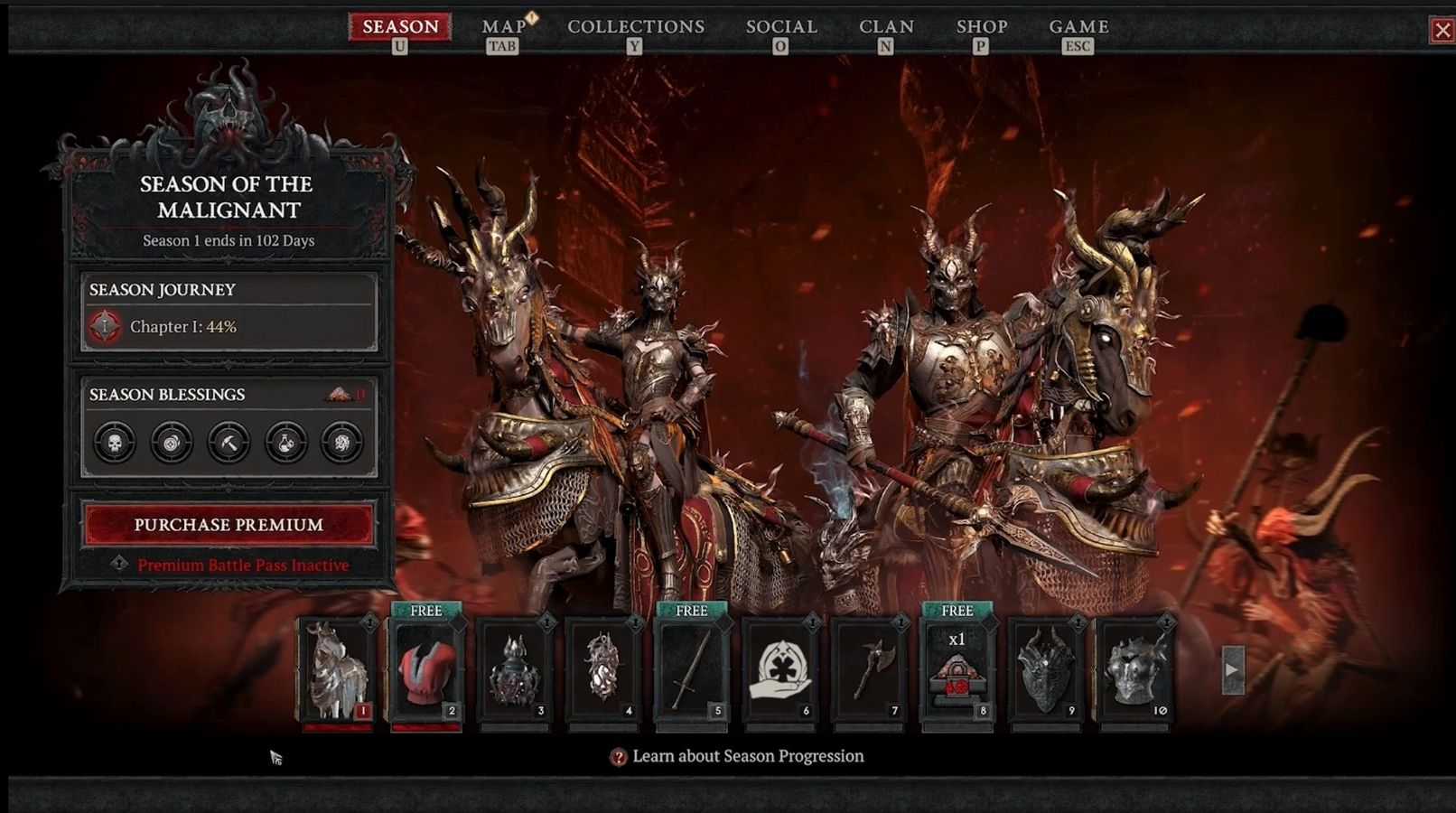Select the tier 9 helmet reward
This screenshot has width=1456, height=813.
point(1045,670)
